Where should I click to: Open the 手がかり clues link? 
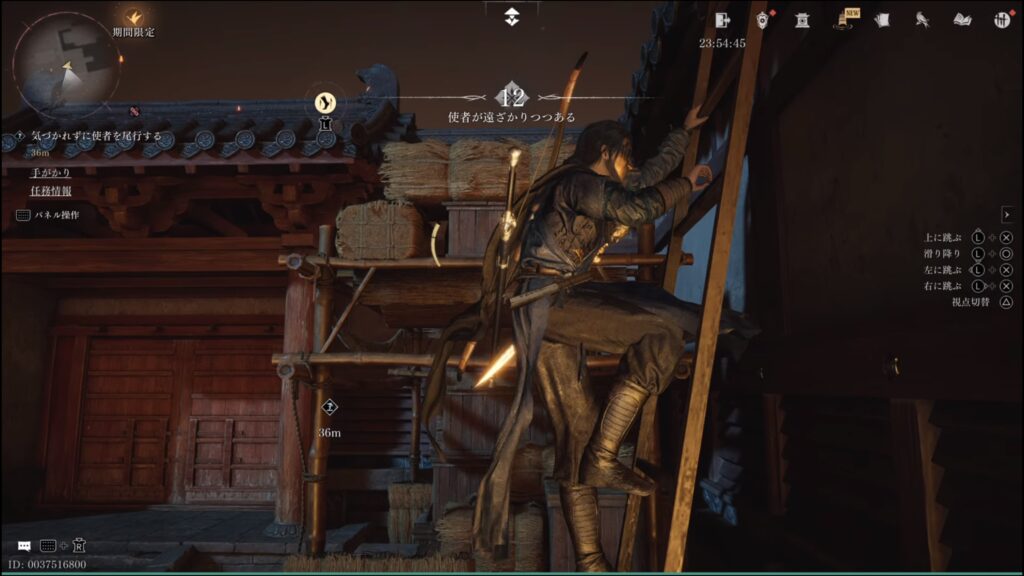click(50, 172)
